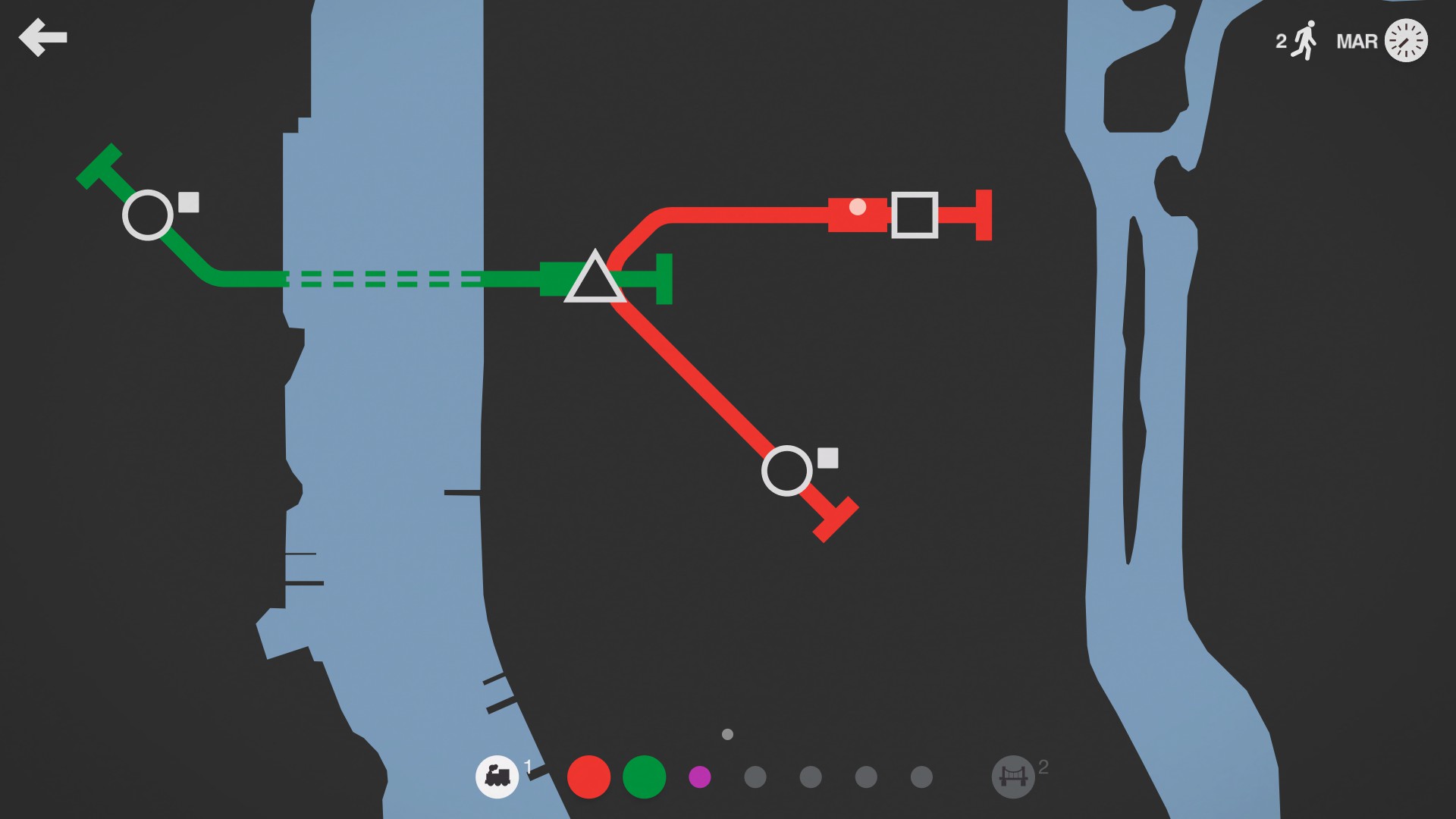1456x819 pixels.
Task: Enable the rightmost locked line slot
Action: 920,777
